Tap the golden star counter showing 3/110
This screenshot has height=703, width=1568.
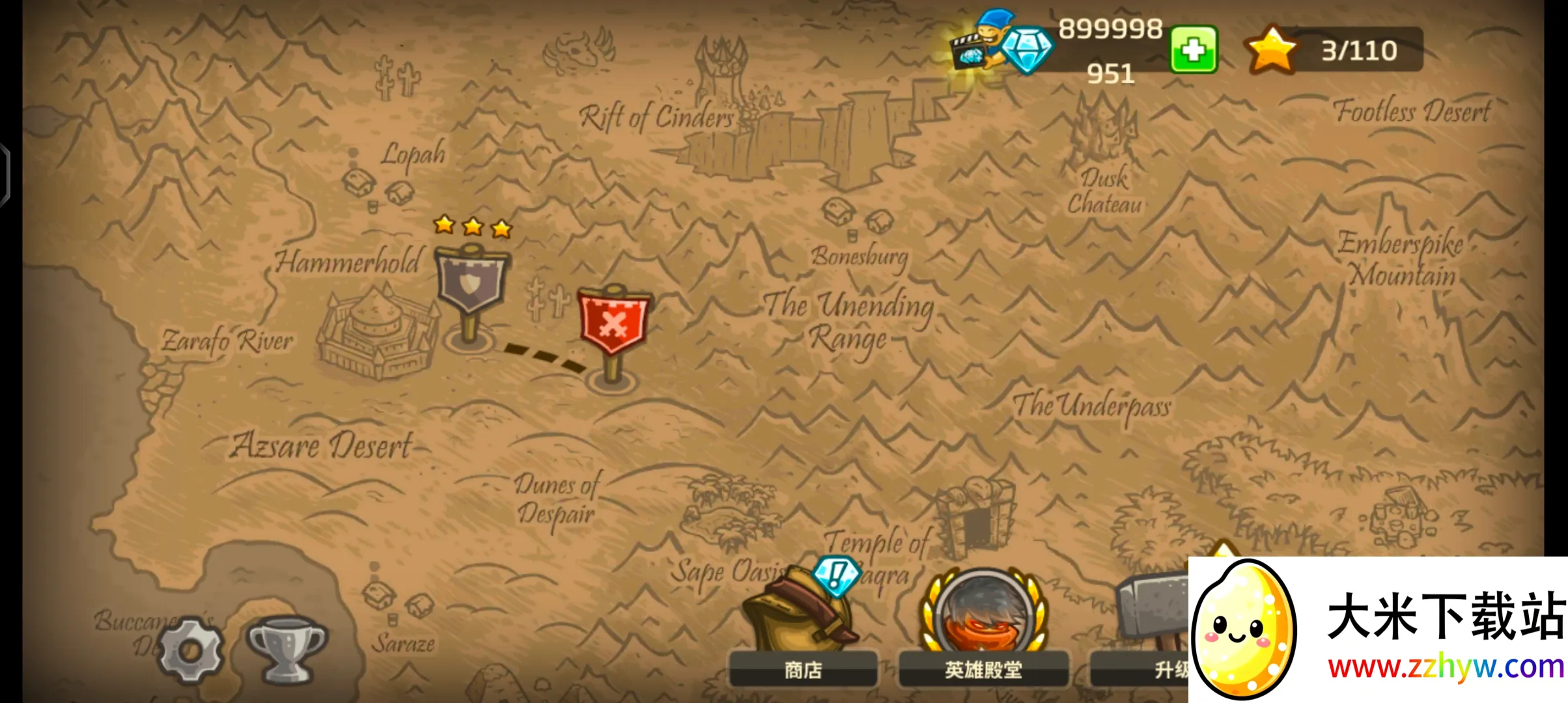click(x=1271, y=49)
